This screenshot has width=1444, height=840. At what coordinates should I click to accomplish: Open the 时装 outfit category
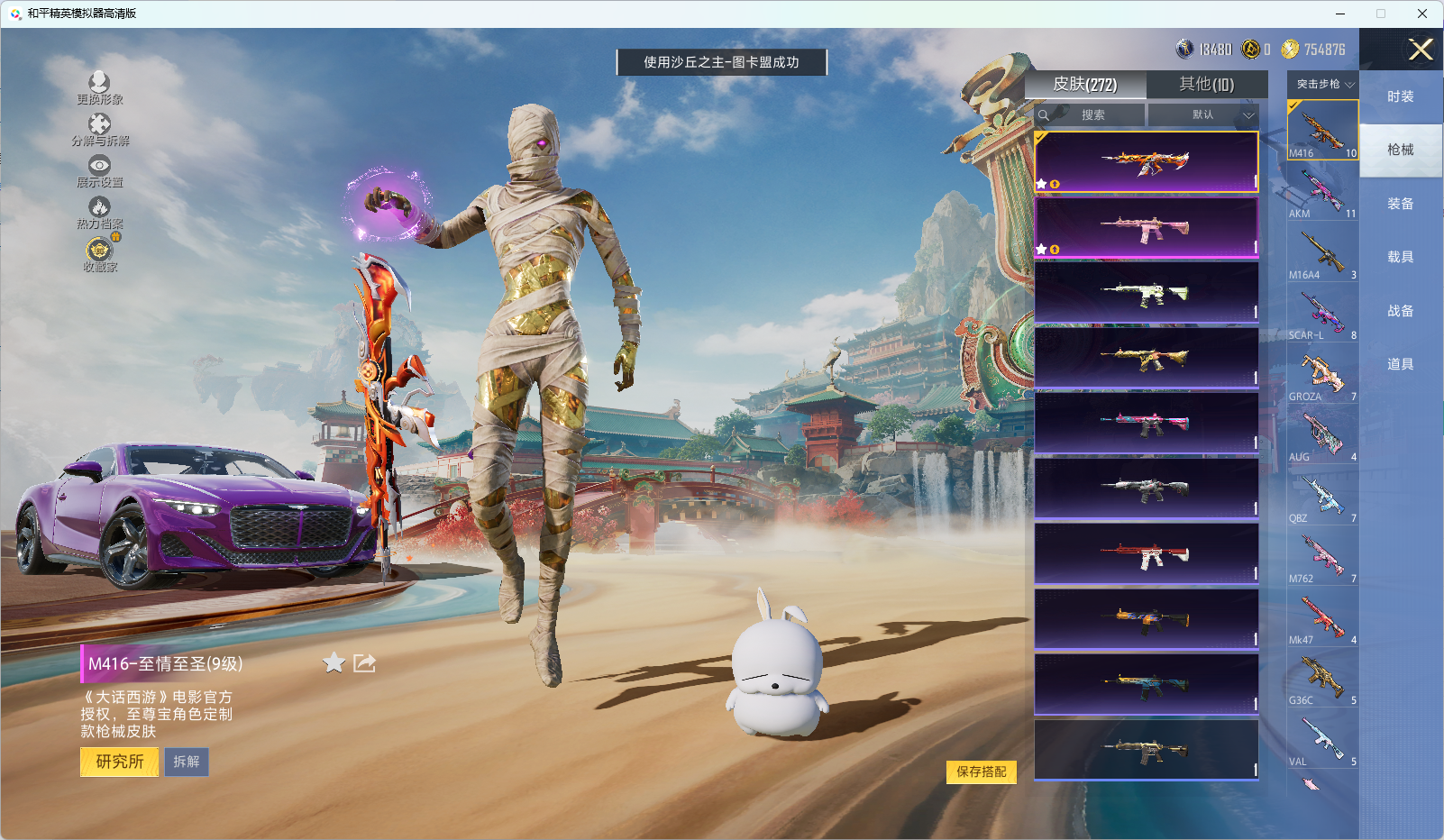click(1400, 96)
